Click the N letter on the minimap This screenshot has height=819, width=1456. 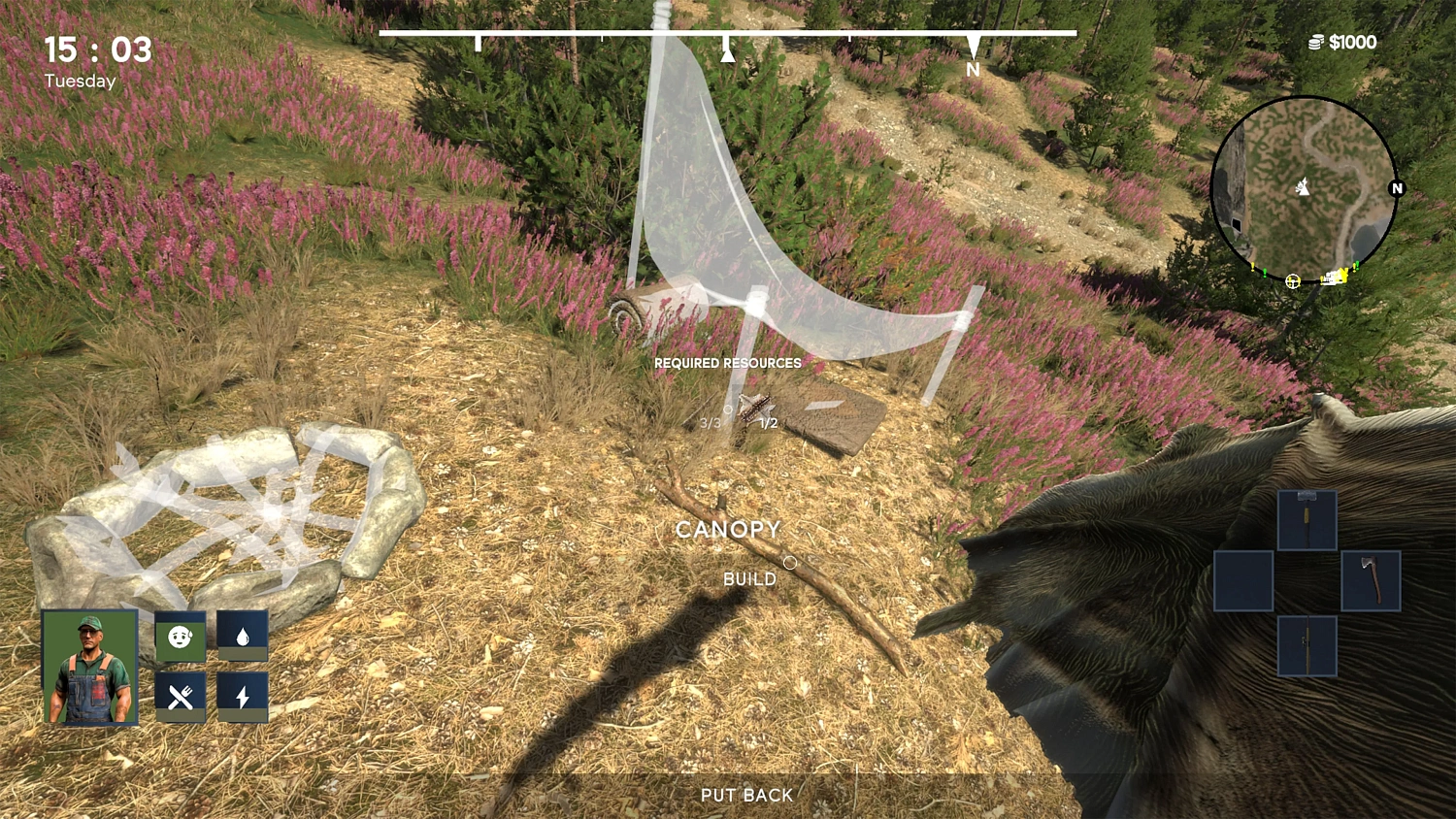tap(1396, 186)
